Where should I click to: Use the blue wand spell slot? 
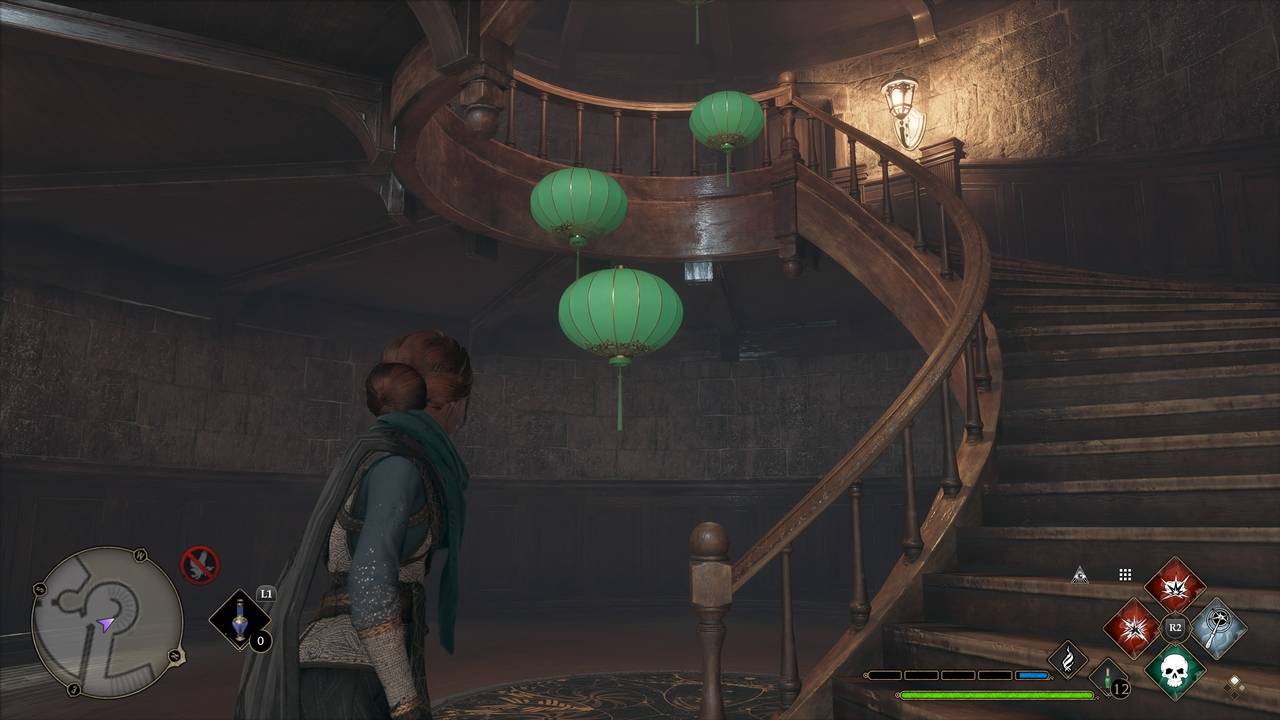[1217, 628]
